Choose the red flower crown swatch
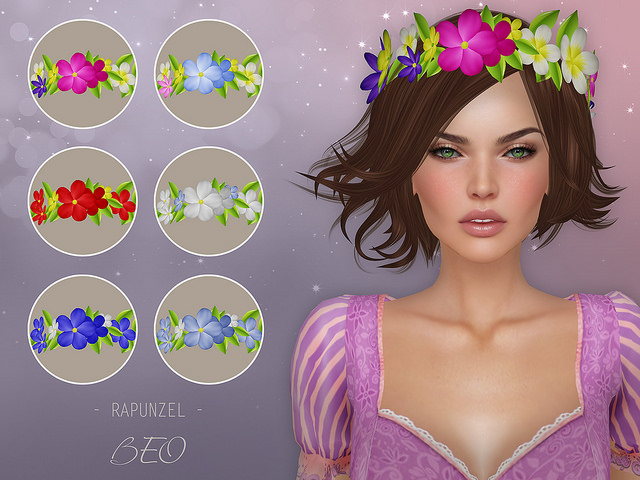This screenshot has height=480, width=640. [x=82, y=201]
